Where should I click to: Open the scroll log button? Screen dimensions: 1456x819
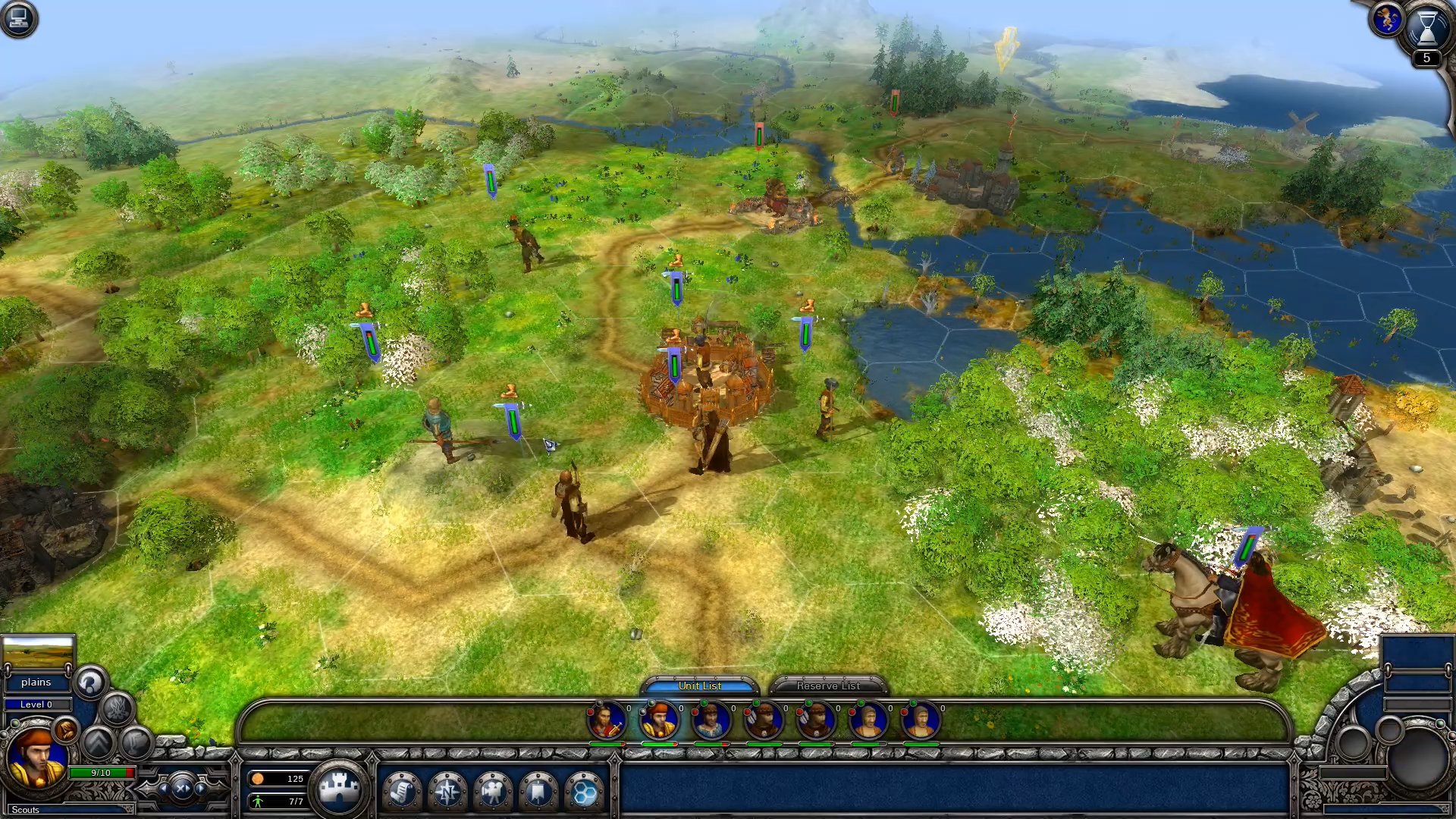click(402, 792)
